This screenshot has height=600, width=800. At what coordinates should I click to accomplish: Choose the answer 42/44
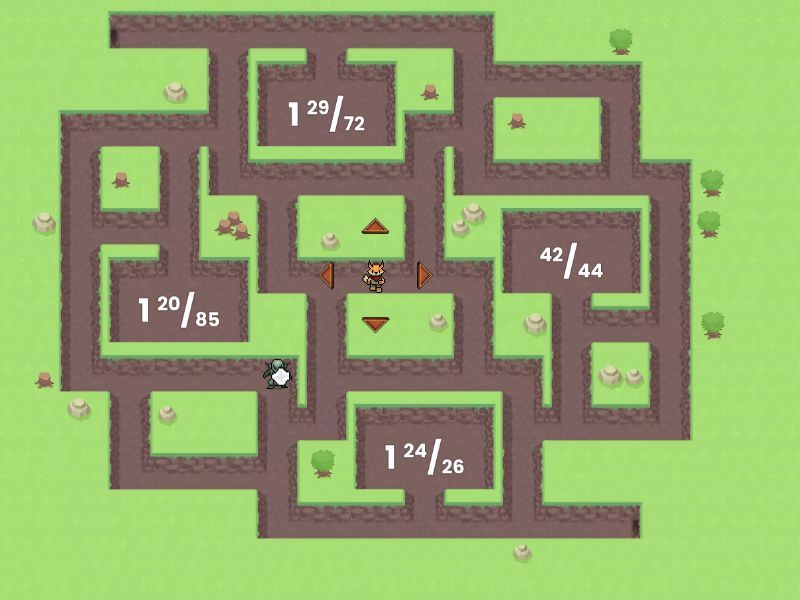(x=571, y=261)
